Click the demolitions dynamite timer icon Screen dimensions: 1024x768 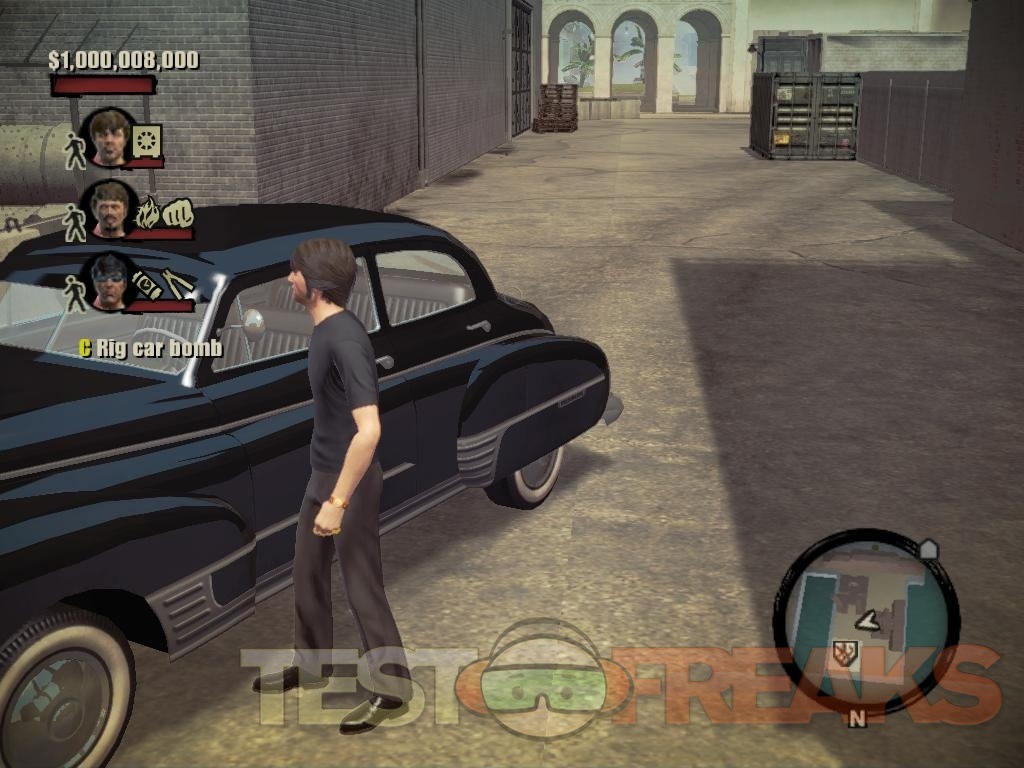(x=148, y=284)
